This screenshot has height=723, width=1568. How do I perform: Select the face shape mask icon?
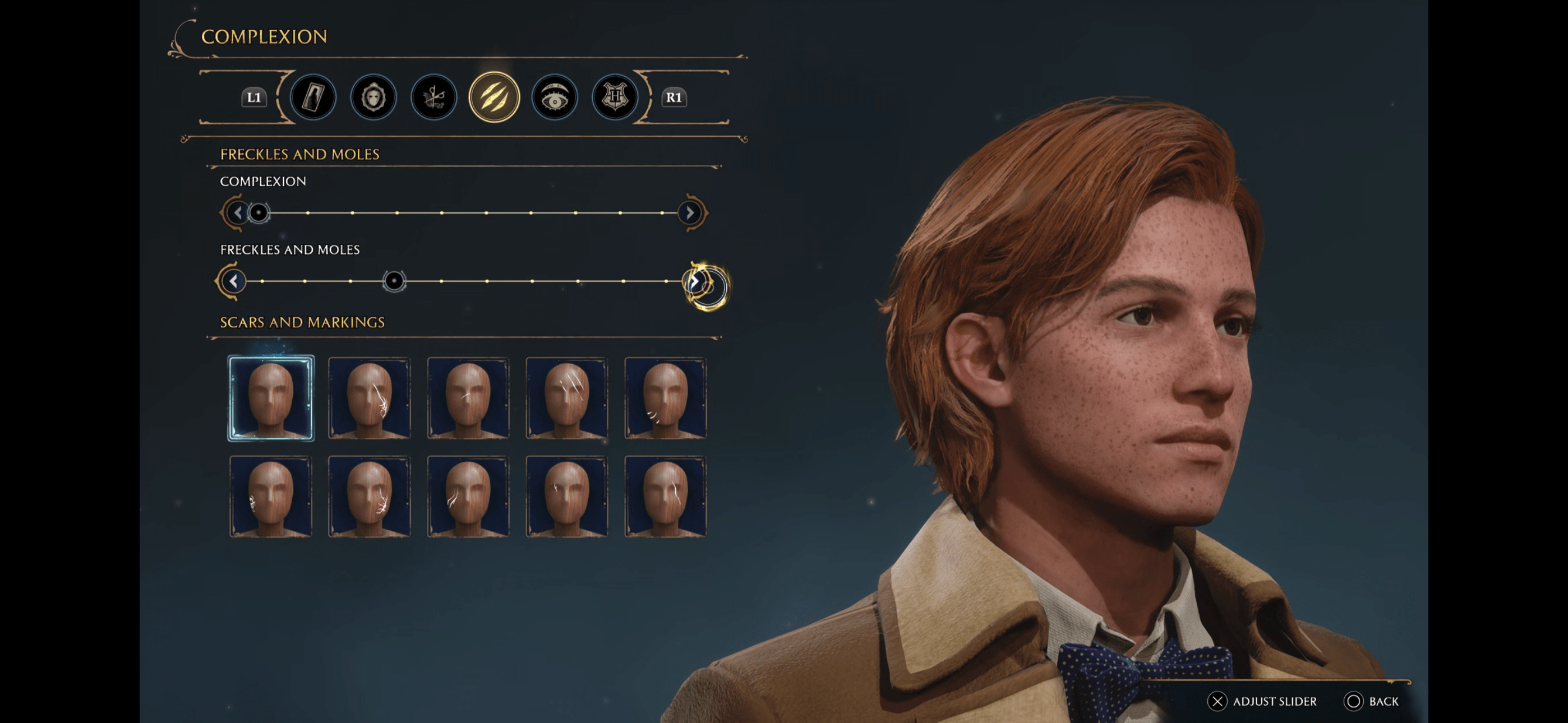click(373, 97)
